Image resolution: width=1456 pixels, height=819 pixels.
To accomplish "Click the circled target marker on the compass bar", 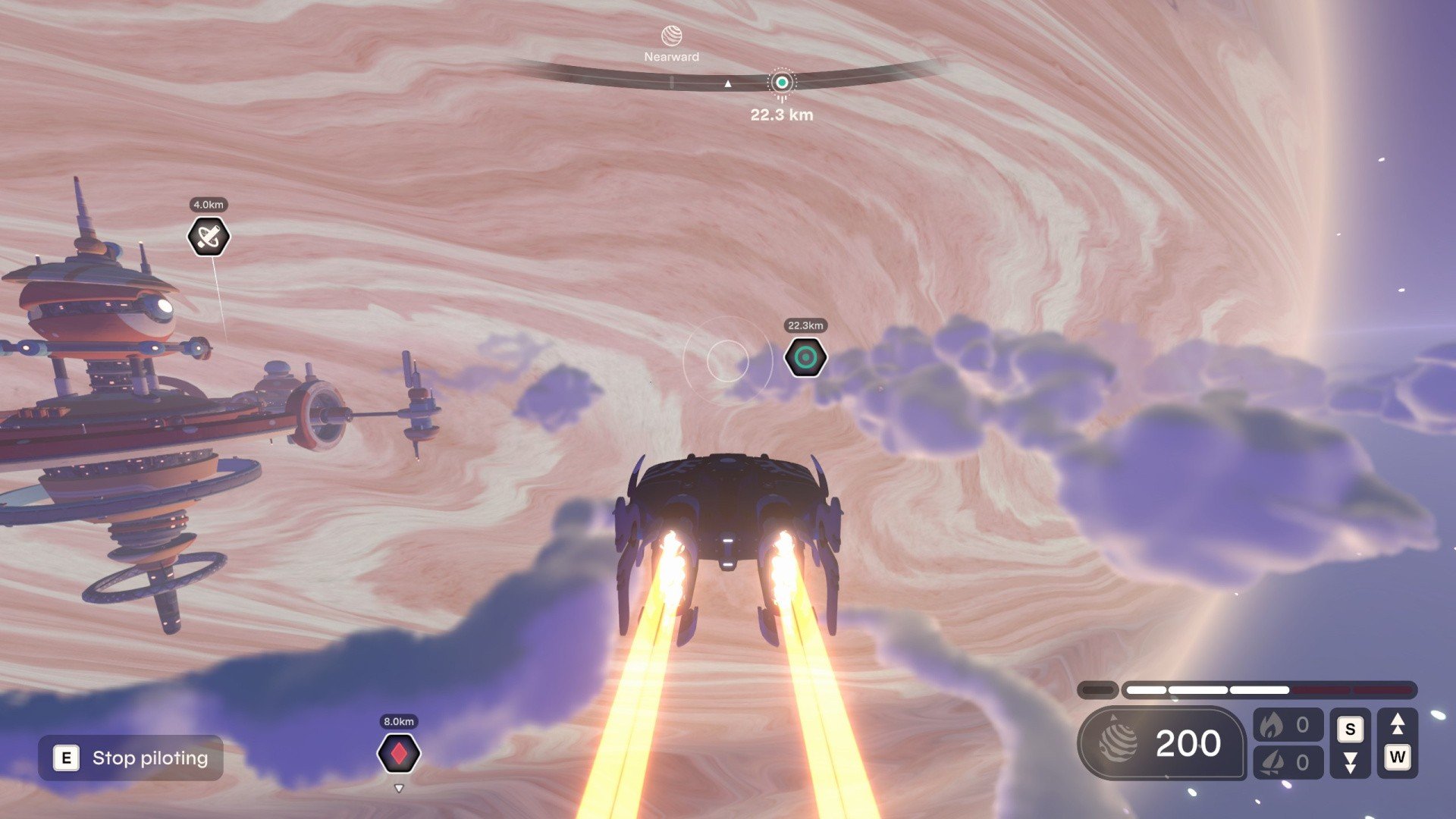I will [782, 83].
